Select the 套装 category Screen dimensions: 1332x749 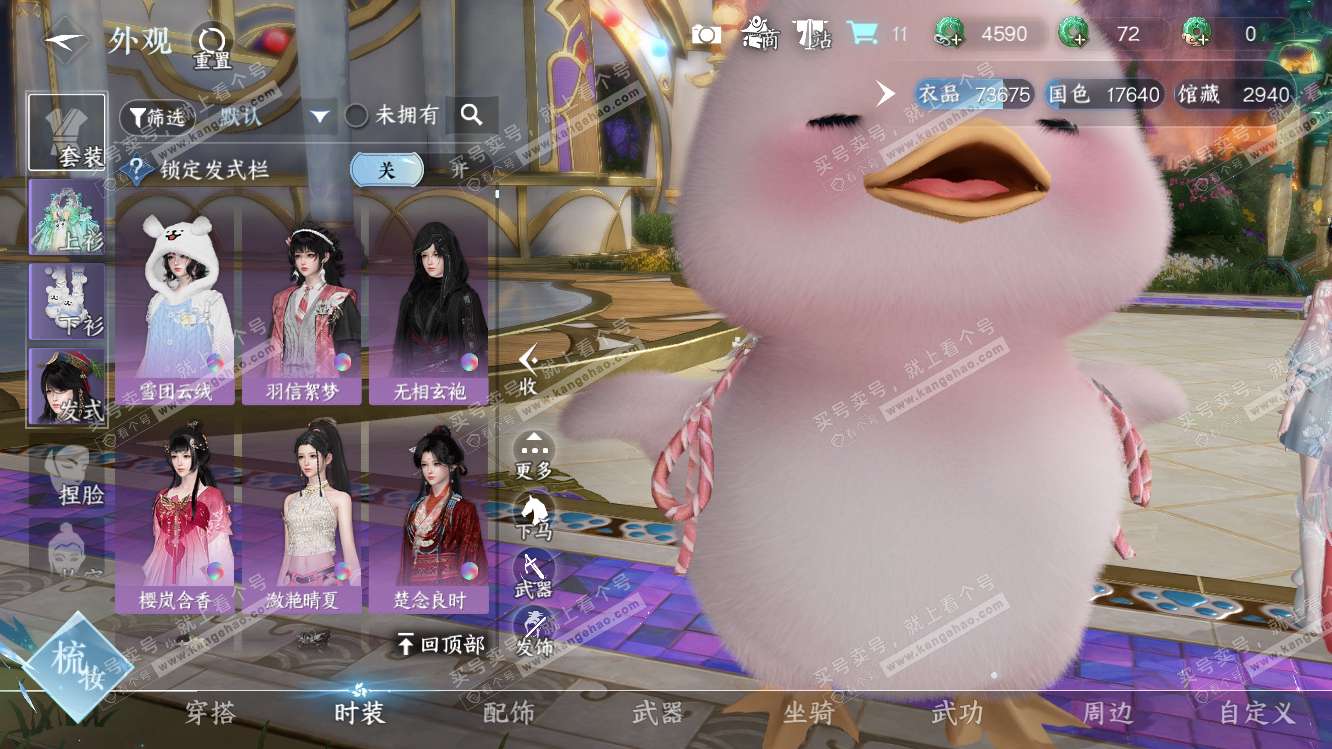coord(67,133)
